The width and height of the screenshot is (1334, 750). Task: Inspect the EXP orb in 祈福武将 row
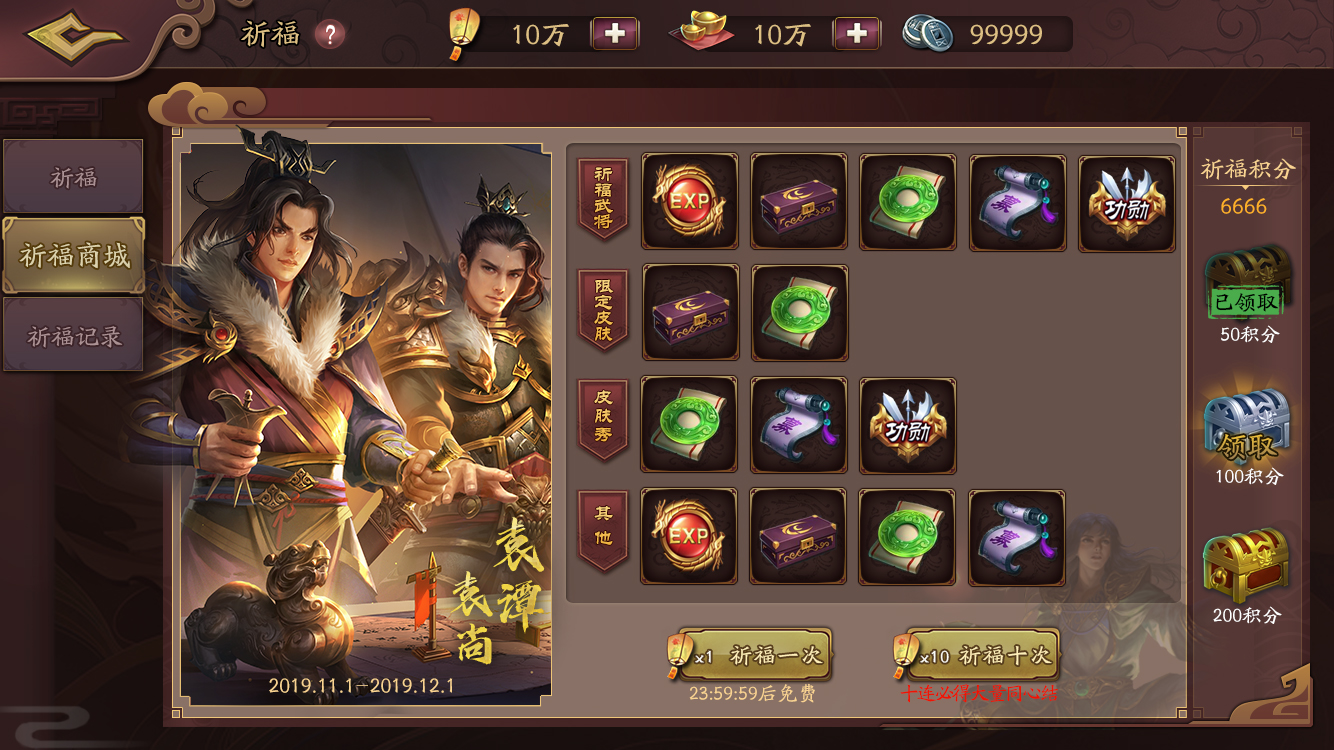click(689, 203)
